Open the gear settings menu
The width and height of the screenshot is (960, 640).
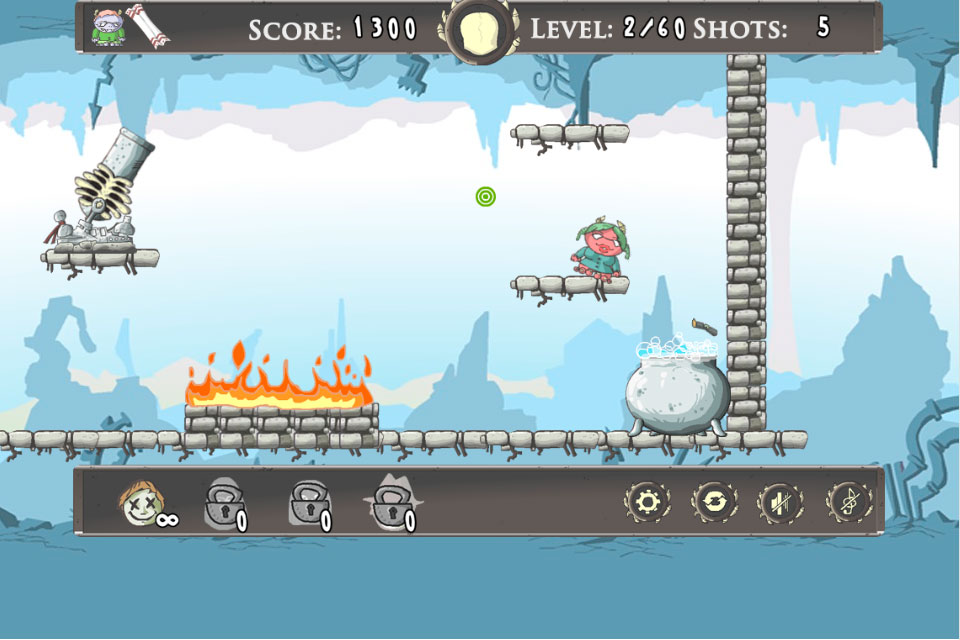[647, 501]
